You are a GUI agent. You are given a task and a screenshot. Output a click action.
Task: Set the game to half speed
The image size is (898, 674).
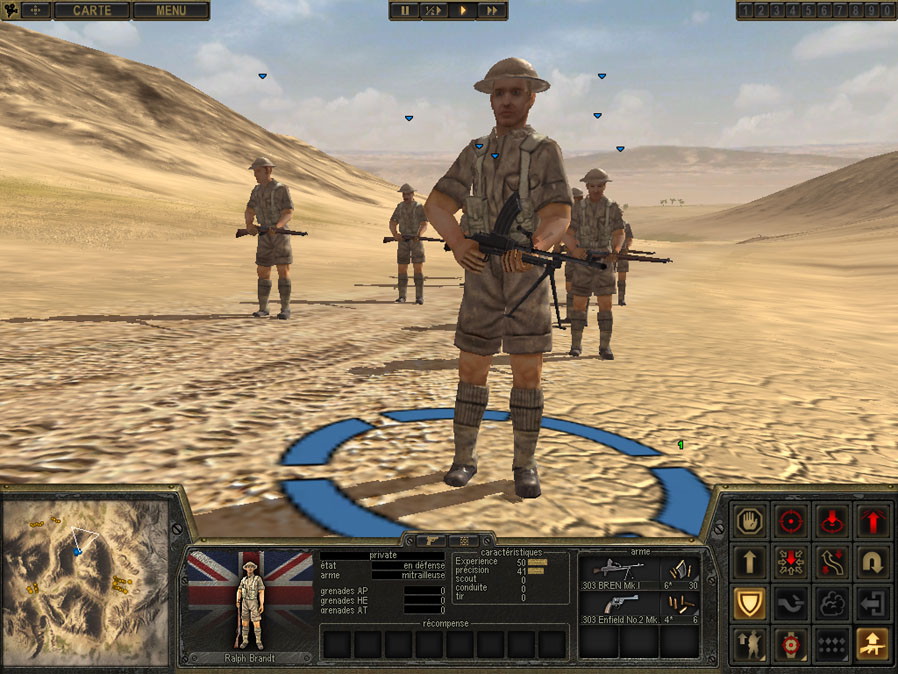pos(433,10)
